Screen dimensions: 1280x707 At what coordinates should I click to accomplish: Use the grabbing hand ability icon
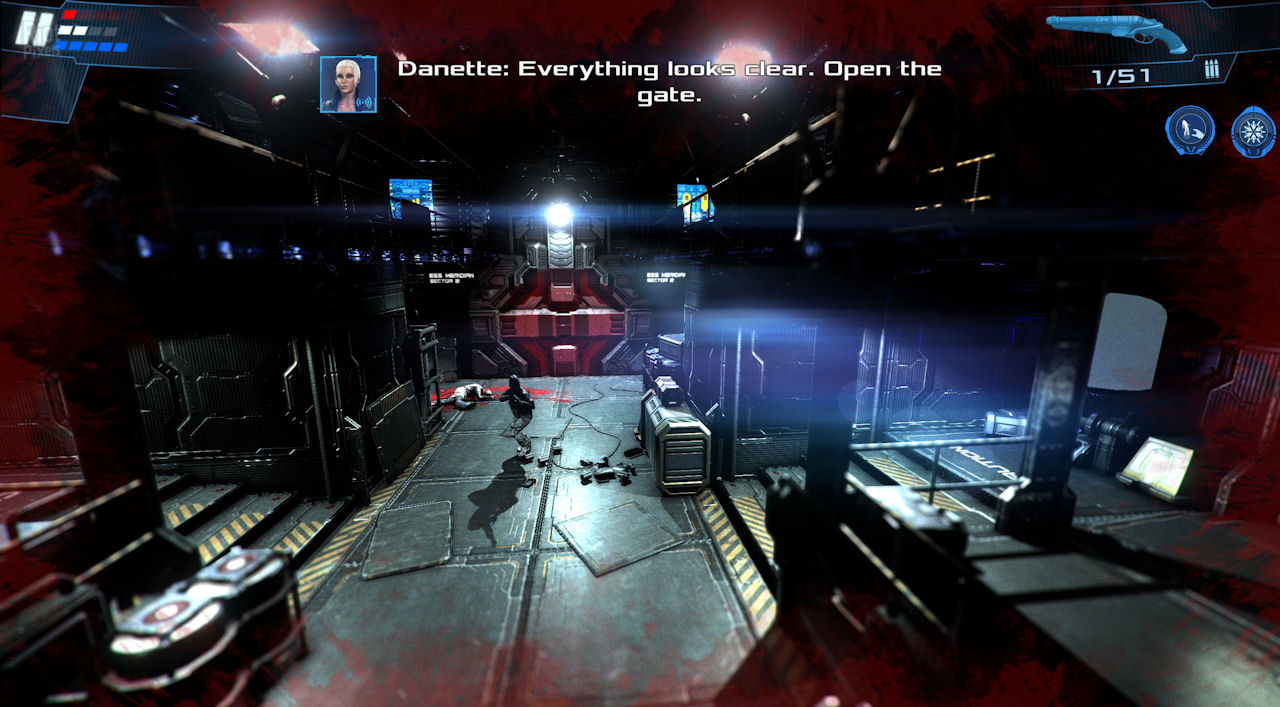(x=1190, y=131)
